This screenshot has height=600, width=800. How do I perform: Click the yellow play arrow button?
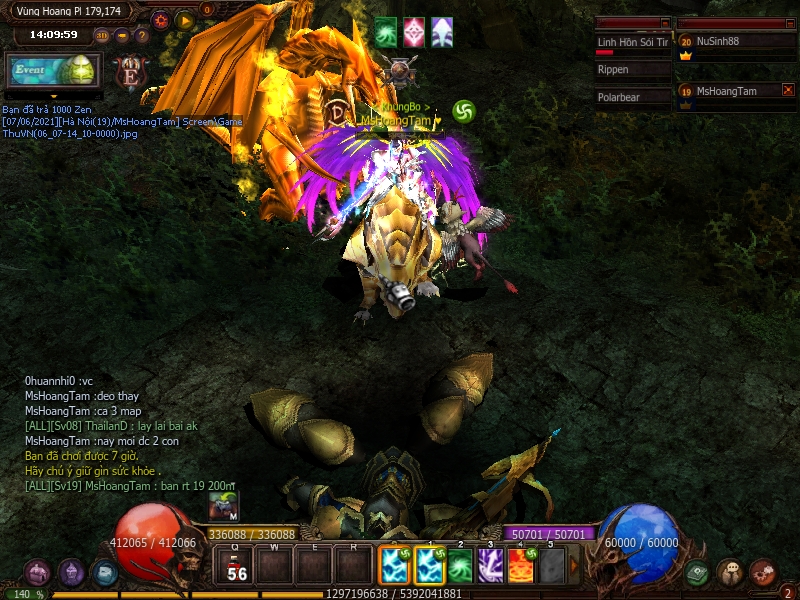click(184, 19)
